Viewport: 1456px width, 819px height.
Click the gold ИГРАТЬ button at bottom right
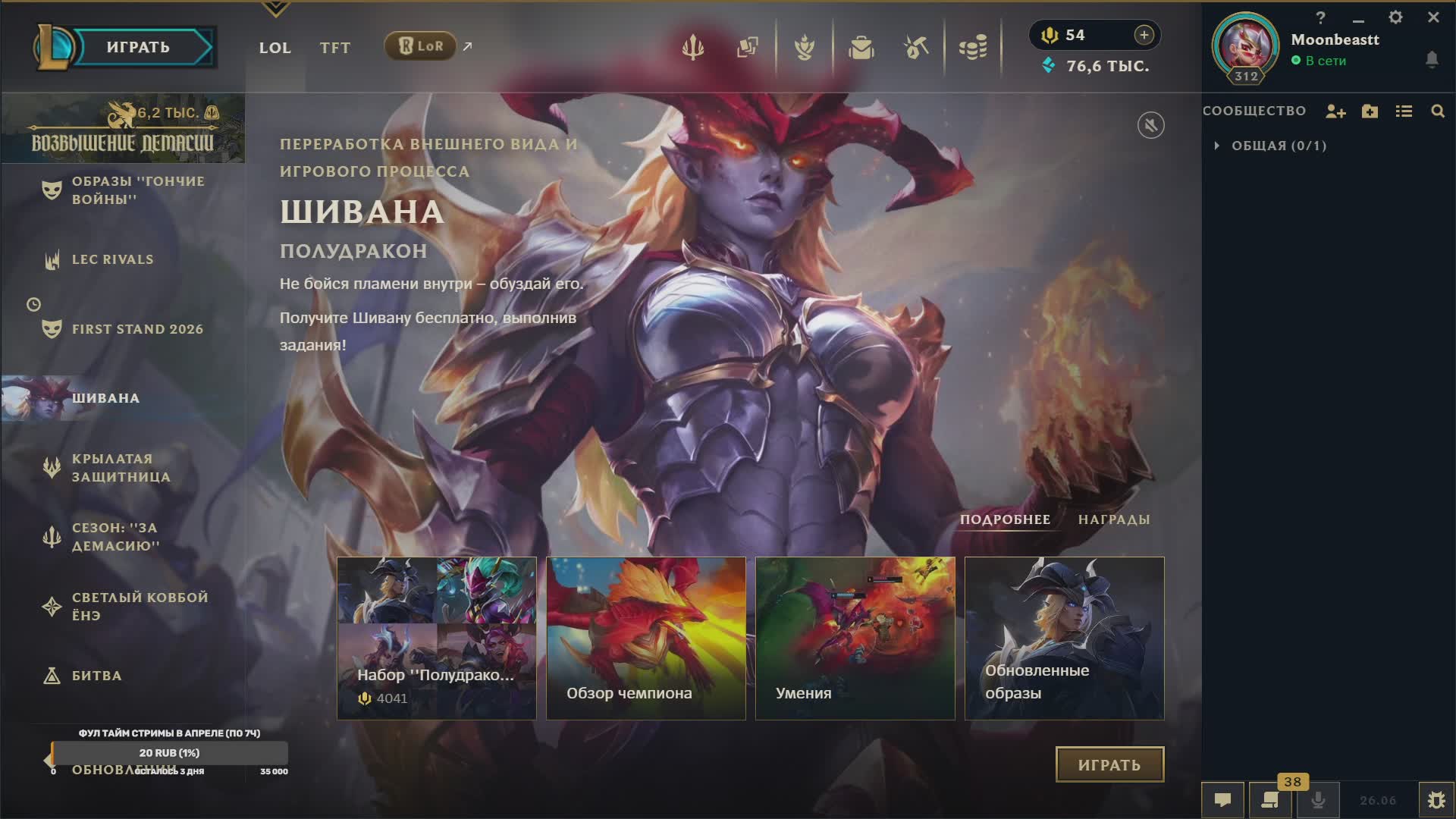1109,764
